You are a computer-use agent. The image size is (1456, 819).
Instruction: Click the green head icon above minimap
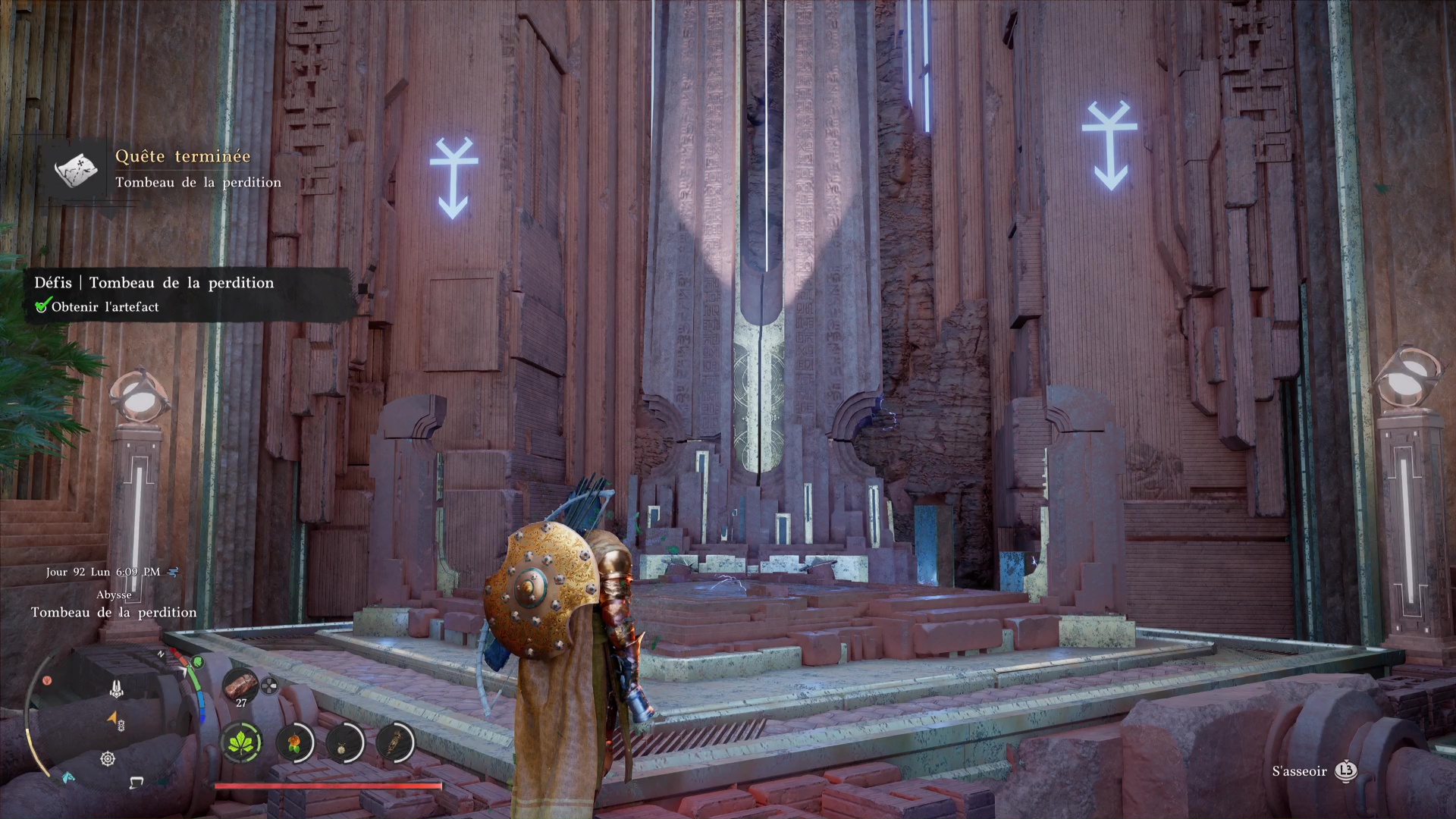198,662
